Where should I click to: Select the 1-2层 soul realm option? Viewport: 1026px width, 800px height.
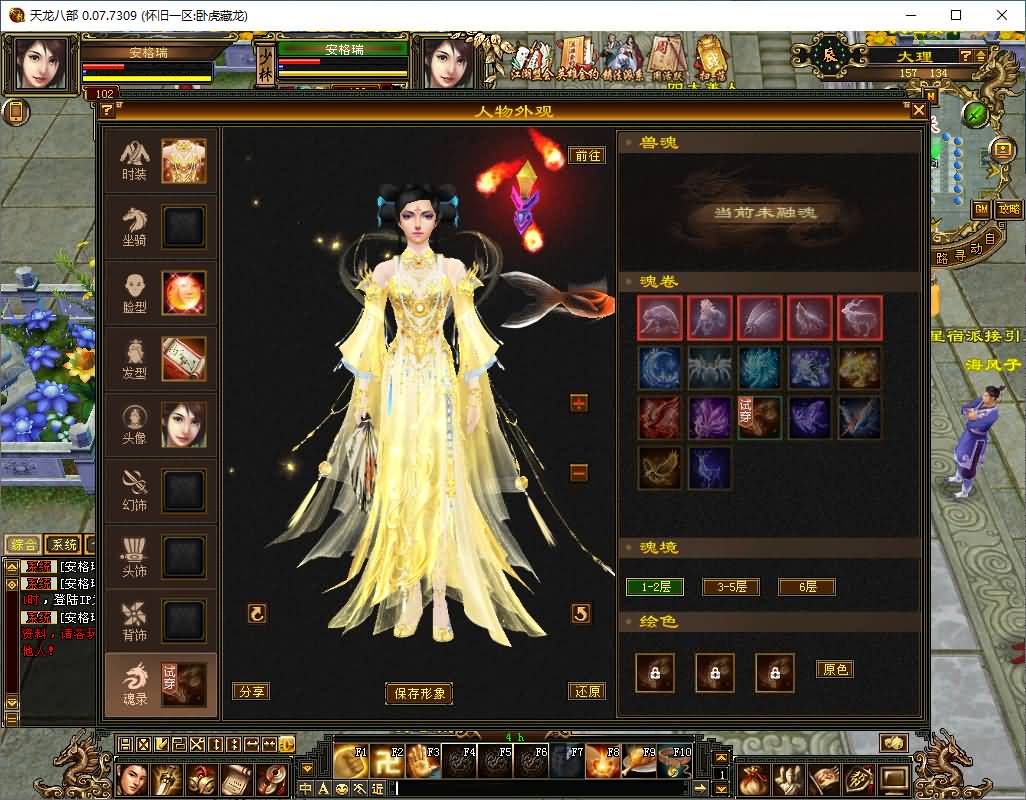pos(655,587)
